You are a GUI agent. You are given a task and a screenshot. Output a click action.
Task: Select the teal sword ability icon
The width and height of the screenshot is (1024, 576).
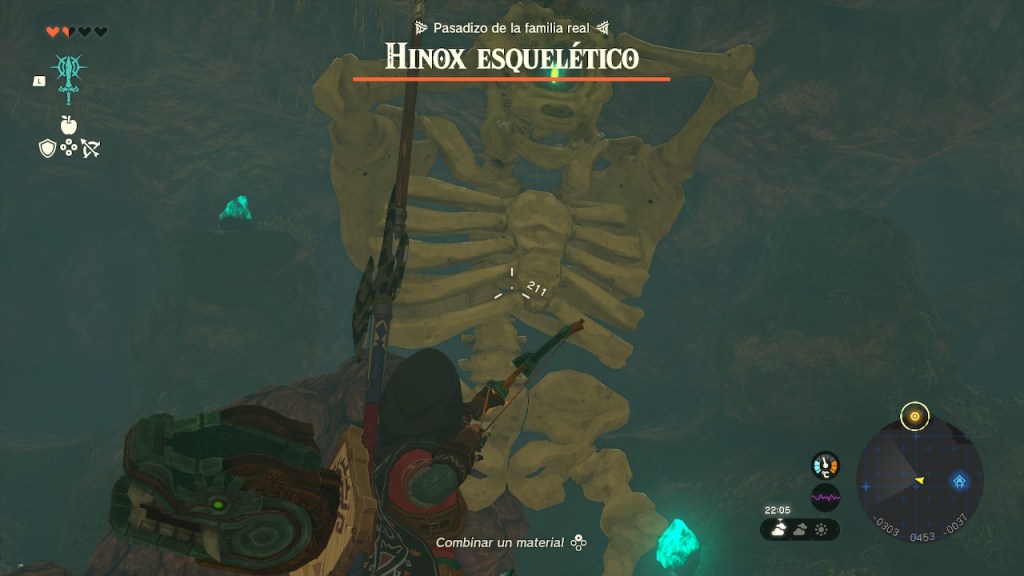69,76
